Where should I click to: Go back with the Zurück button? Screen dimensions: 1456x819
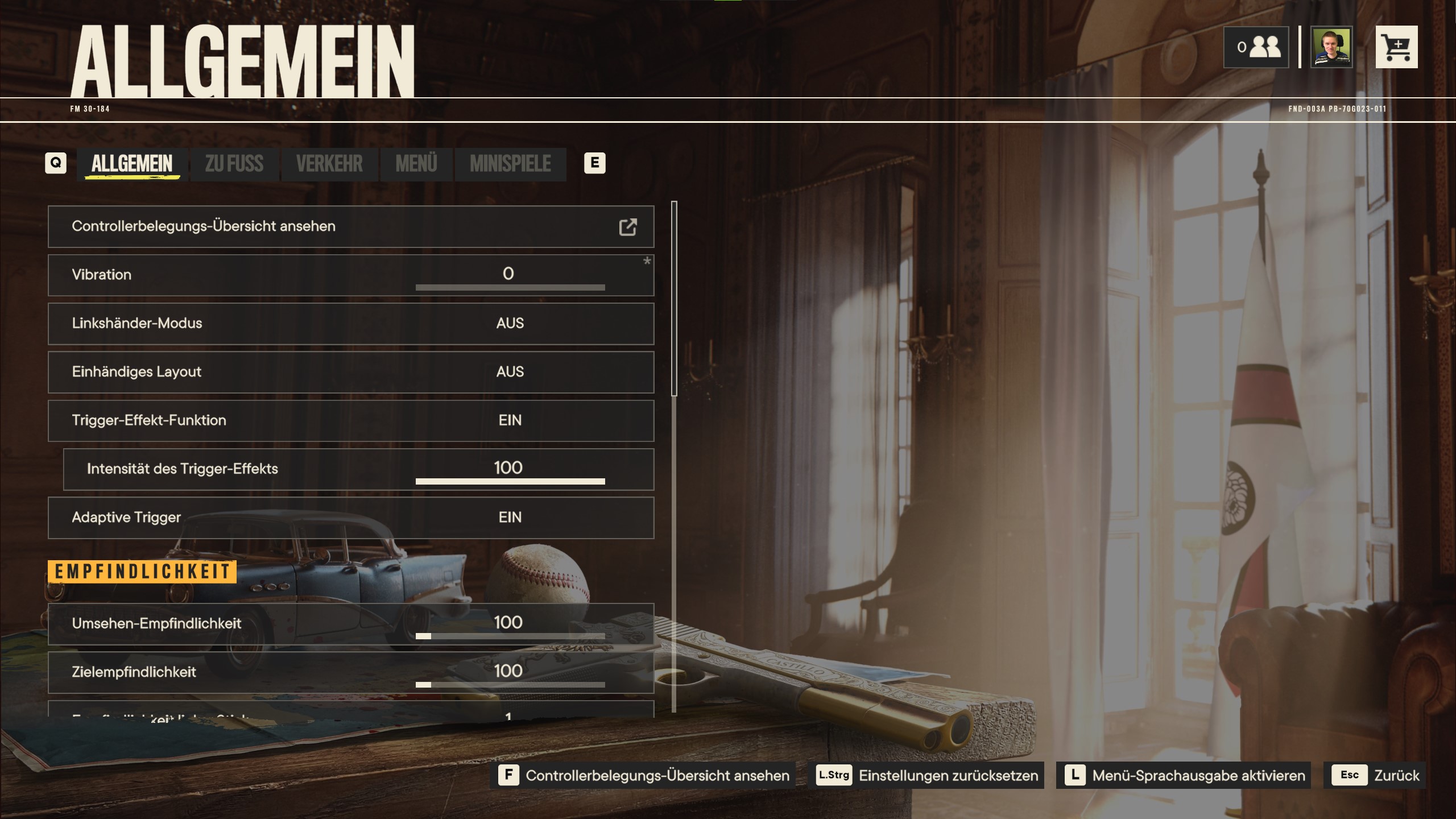pos(1374,775)
